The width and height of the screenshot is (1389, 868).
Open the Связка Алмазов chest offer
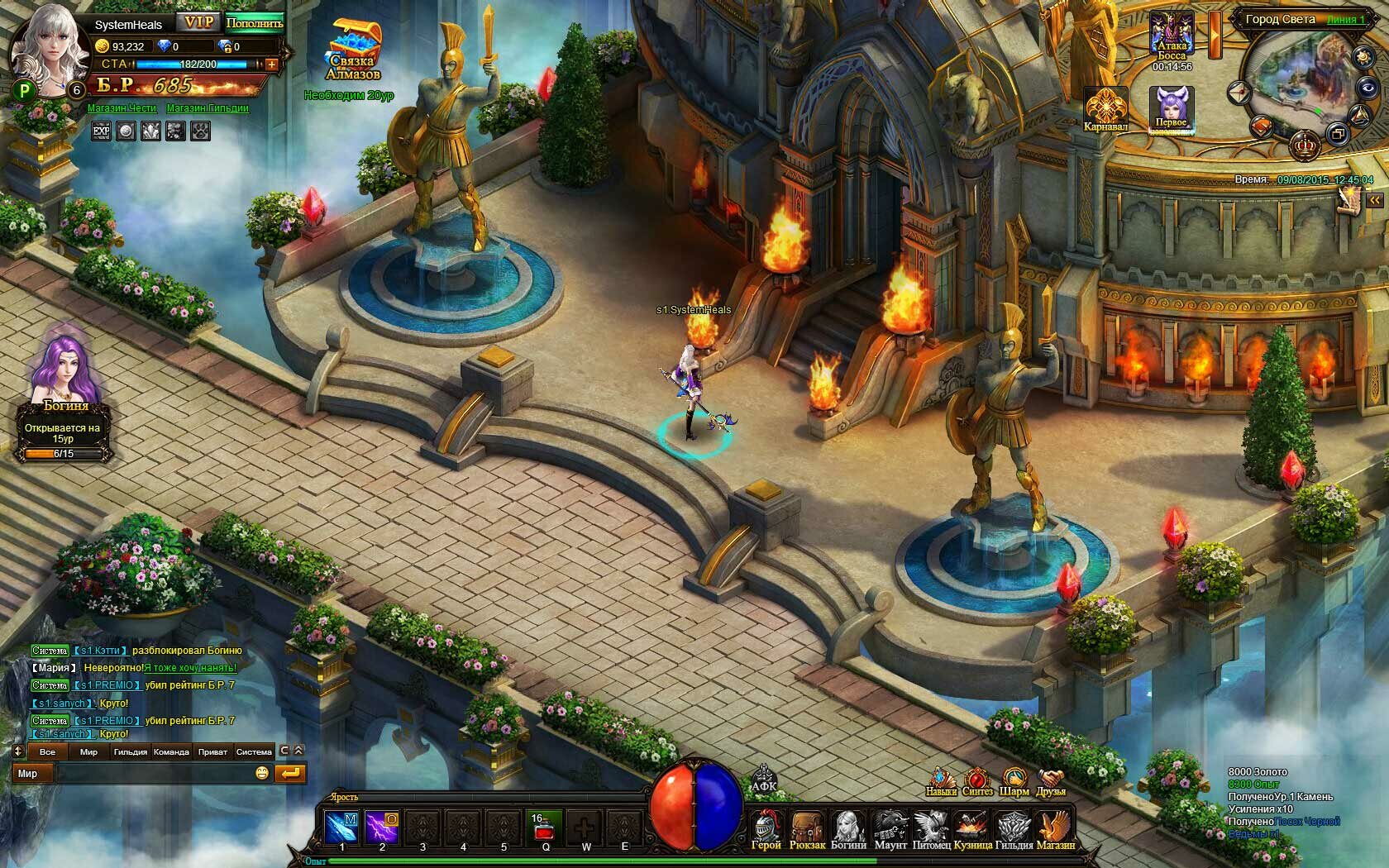click(x=354, y=48)
